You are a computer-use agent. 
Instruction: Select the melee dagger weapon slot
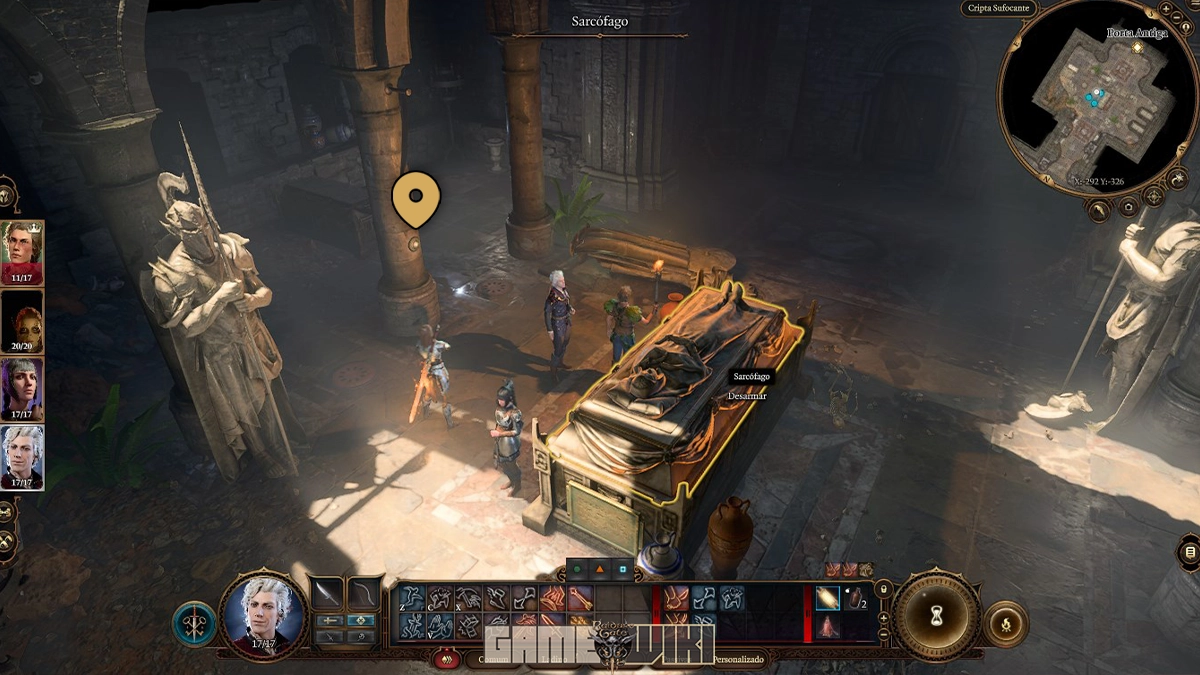pos(327,593)
